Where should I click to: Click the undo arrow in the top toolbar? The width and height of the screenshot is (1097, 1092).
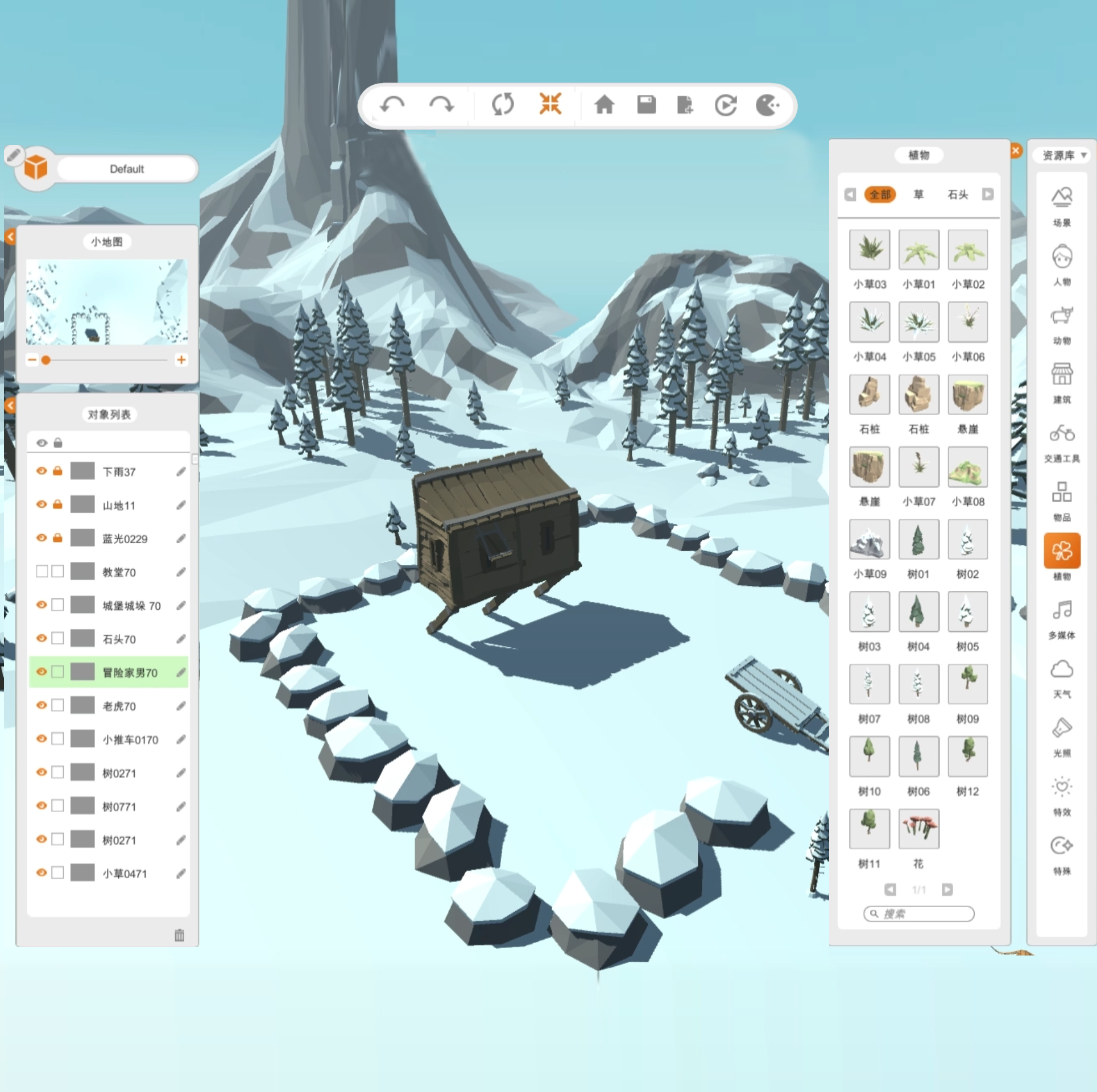[x=392, y=105]
